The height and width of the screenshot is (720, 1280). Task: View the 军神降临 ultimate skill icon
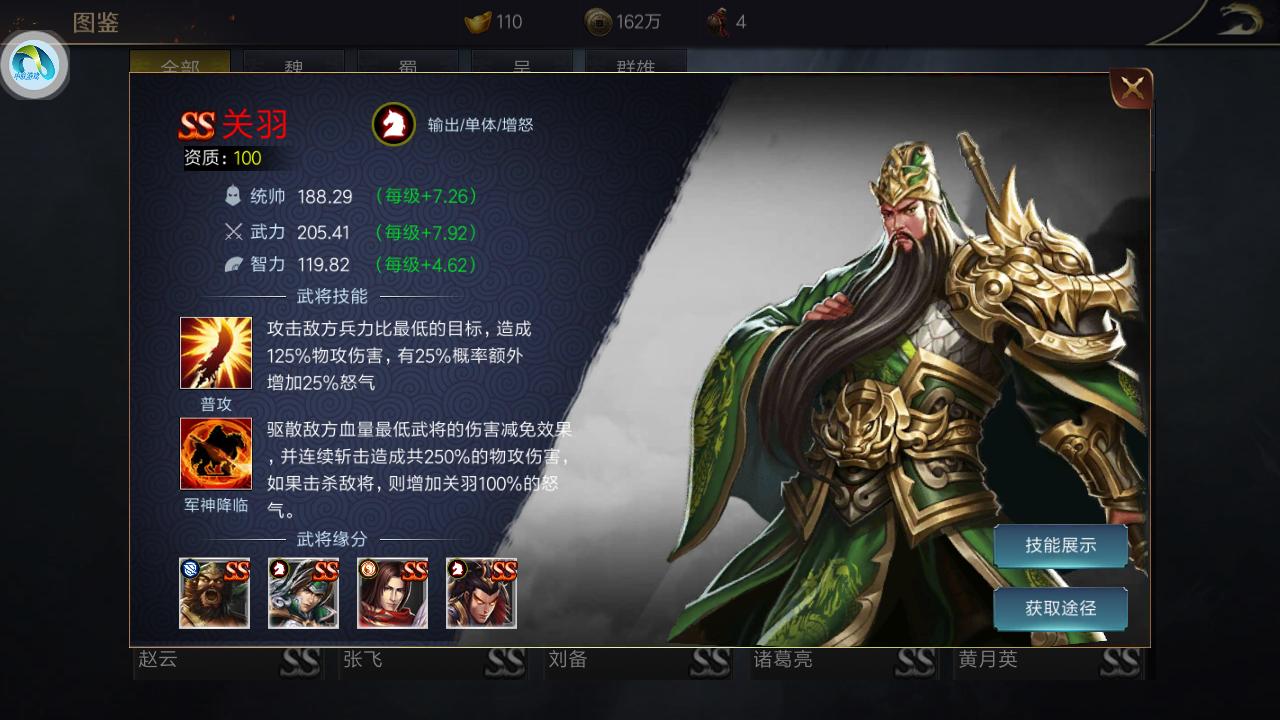point(215,453)
